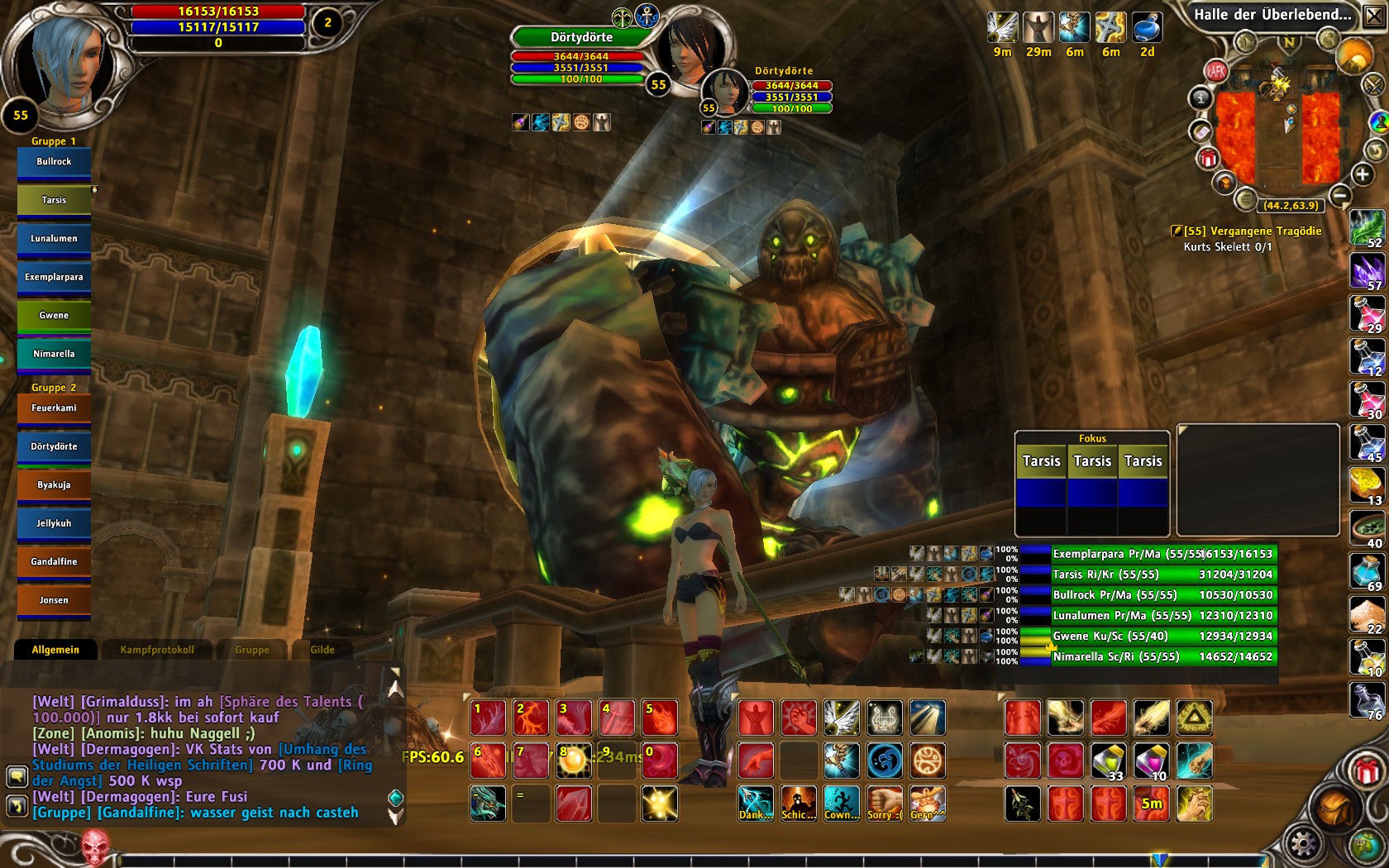The height and width of the screenshot is (868, 1389).
Task: Select Gandalfine in the Gruppe 2 list
Action: [54, 562]
